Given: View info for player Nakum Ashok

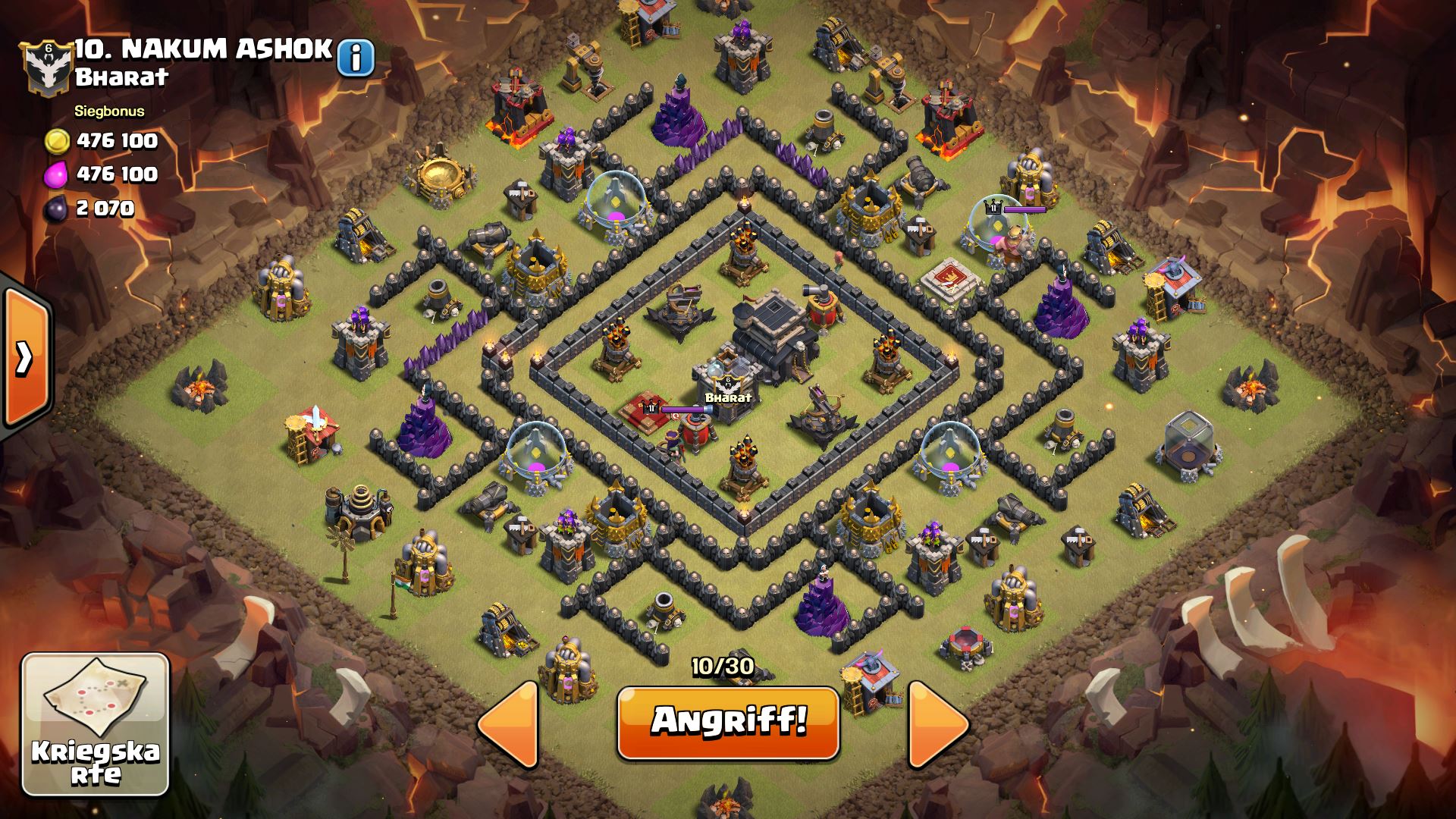Looking at the screenshot, I should point(356,57).
